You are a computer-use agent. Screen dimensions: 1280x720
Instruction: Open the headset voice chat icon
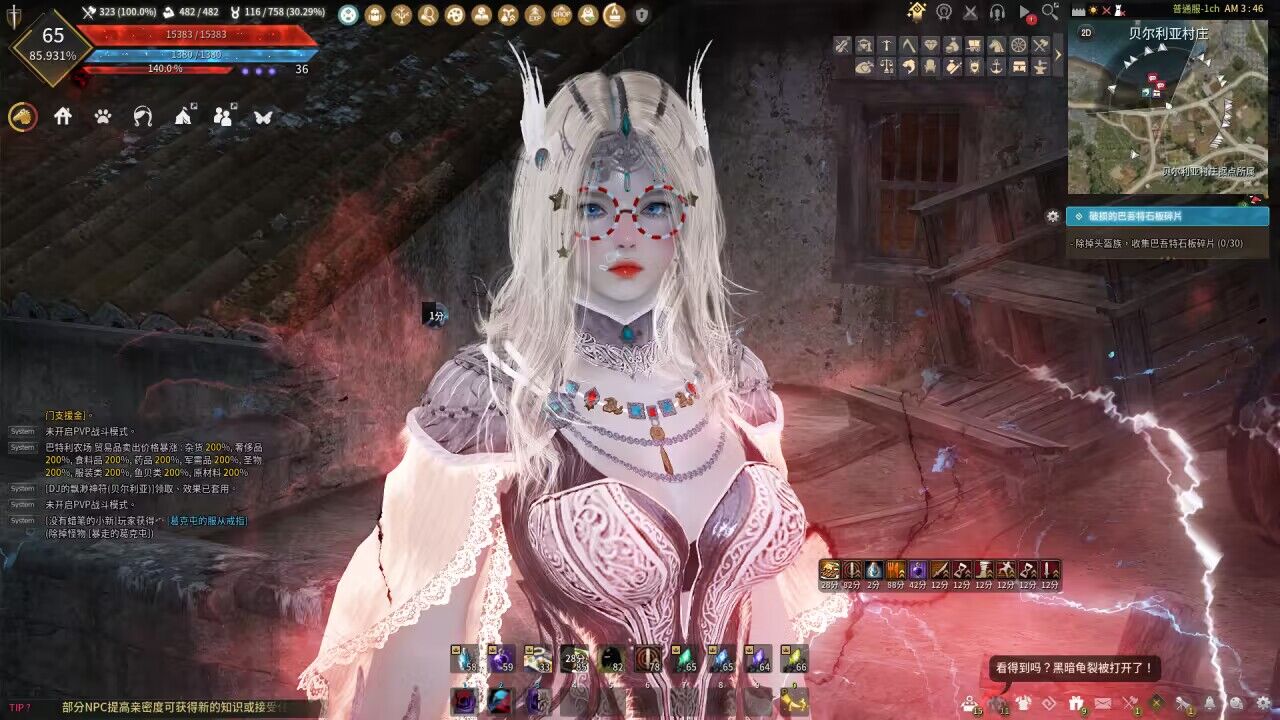tap(997, 12)
